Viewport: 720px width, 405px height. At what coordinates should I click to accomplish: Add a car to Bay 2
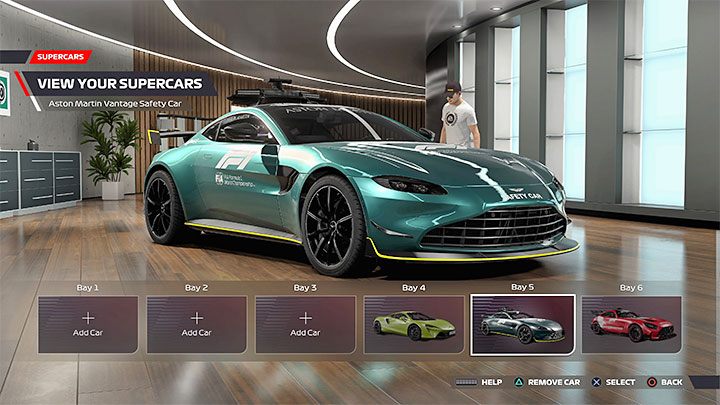[197, 324]
